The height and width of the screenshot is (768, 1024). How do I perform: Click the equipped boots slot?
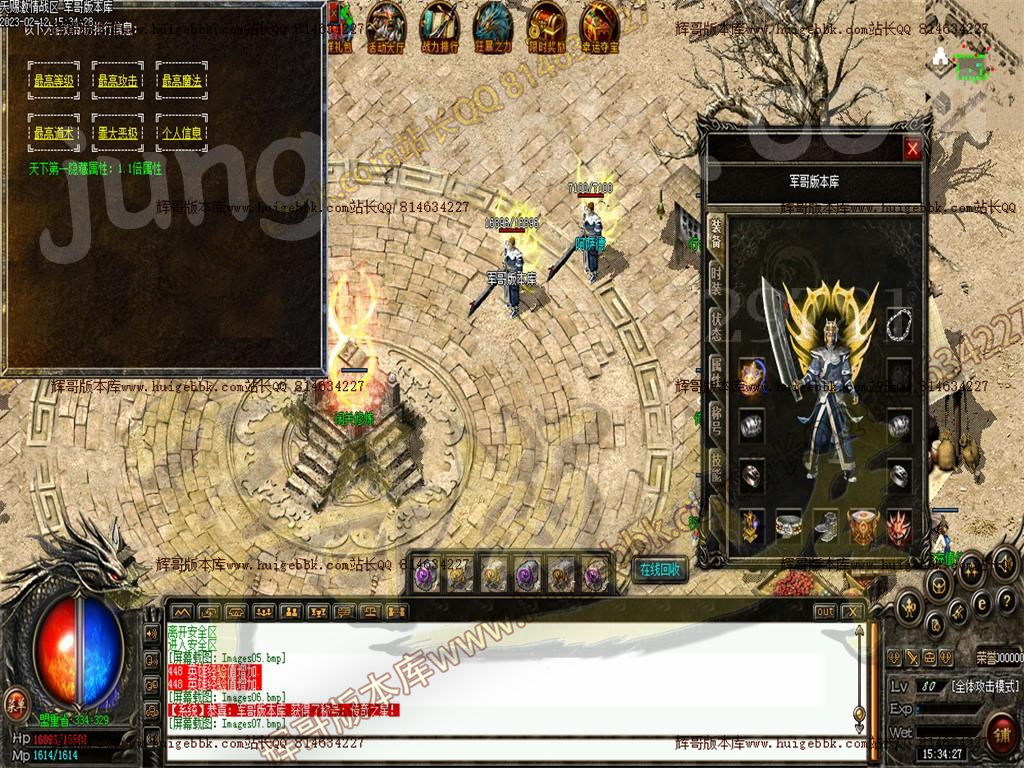(826, 524)
